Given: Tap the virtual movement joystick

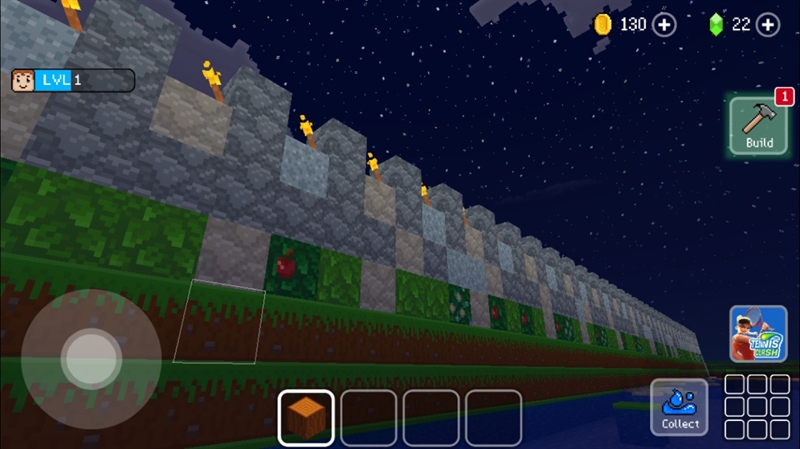Looking at the screenshot, I should (91, 360).
